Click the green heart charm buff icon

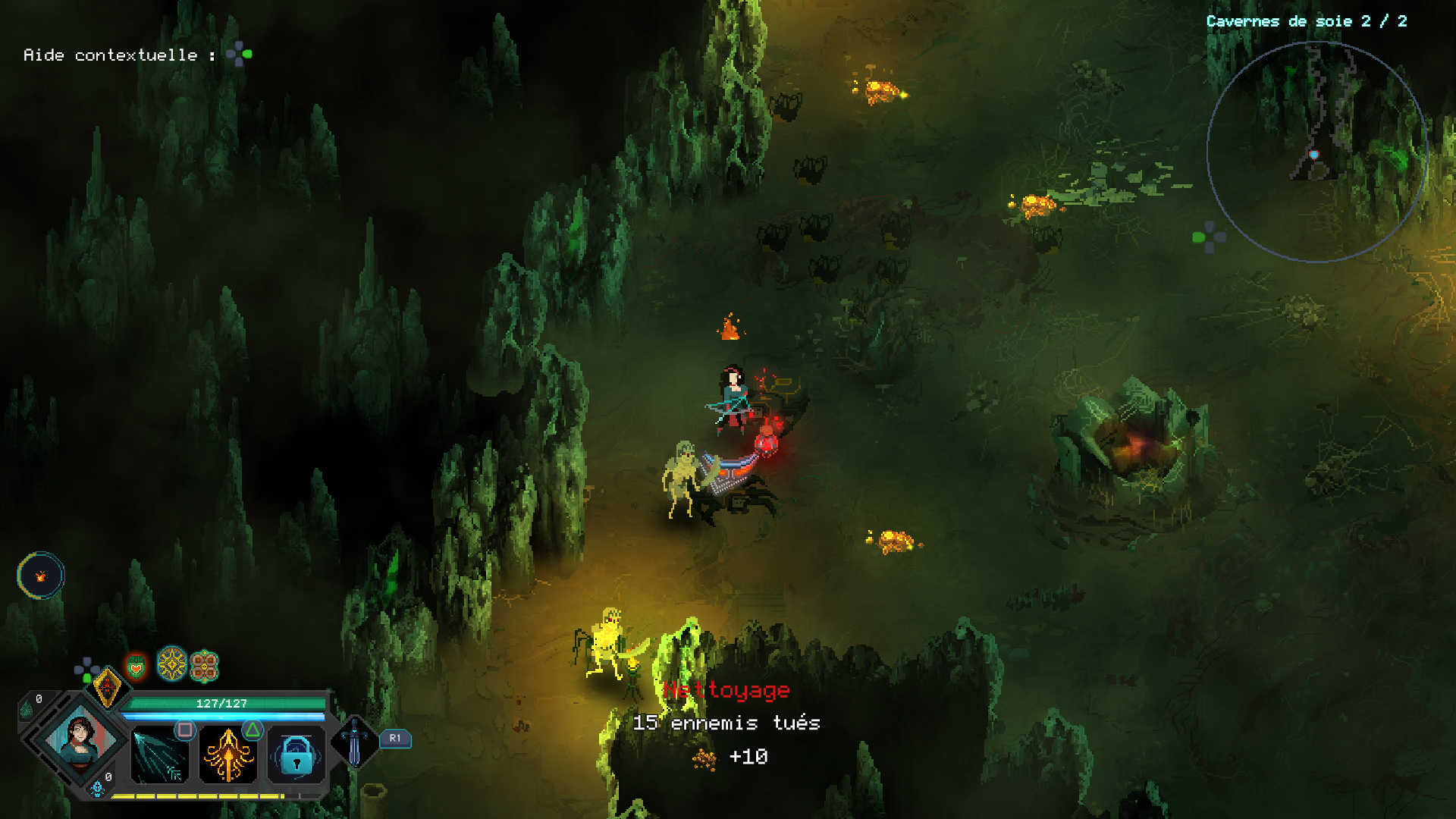click(136, 667)
